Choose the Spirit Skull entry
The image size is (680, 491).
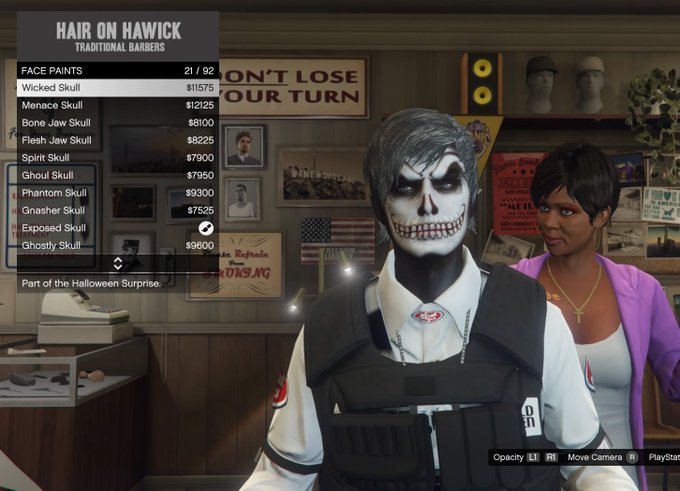pyautogui.click(x=117, y=158)
